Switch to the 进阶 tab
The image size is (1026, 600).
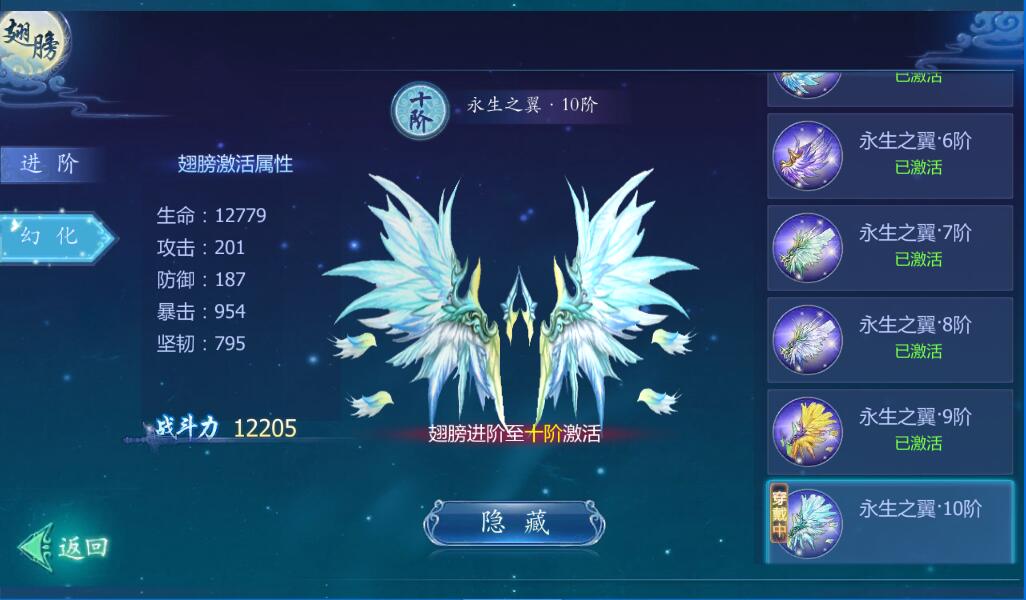[x=50, y=164]
